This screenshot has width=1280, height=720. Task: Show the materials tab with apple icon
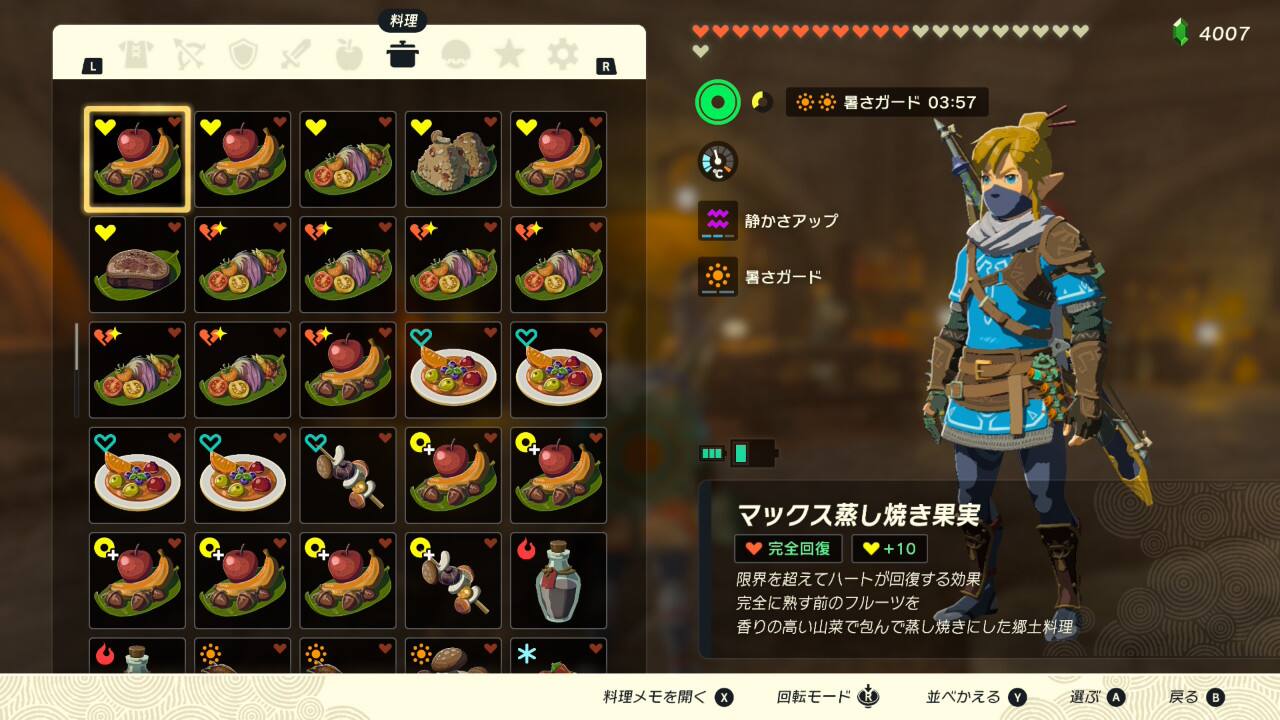click(349, 54)
